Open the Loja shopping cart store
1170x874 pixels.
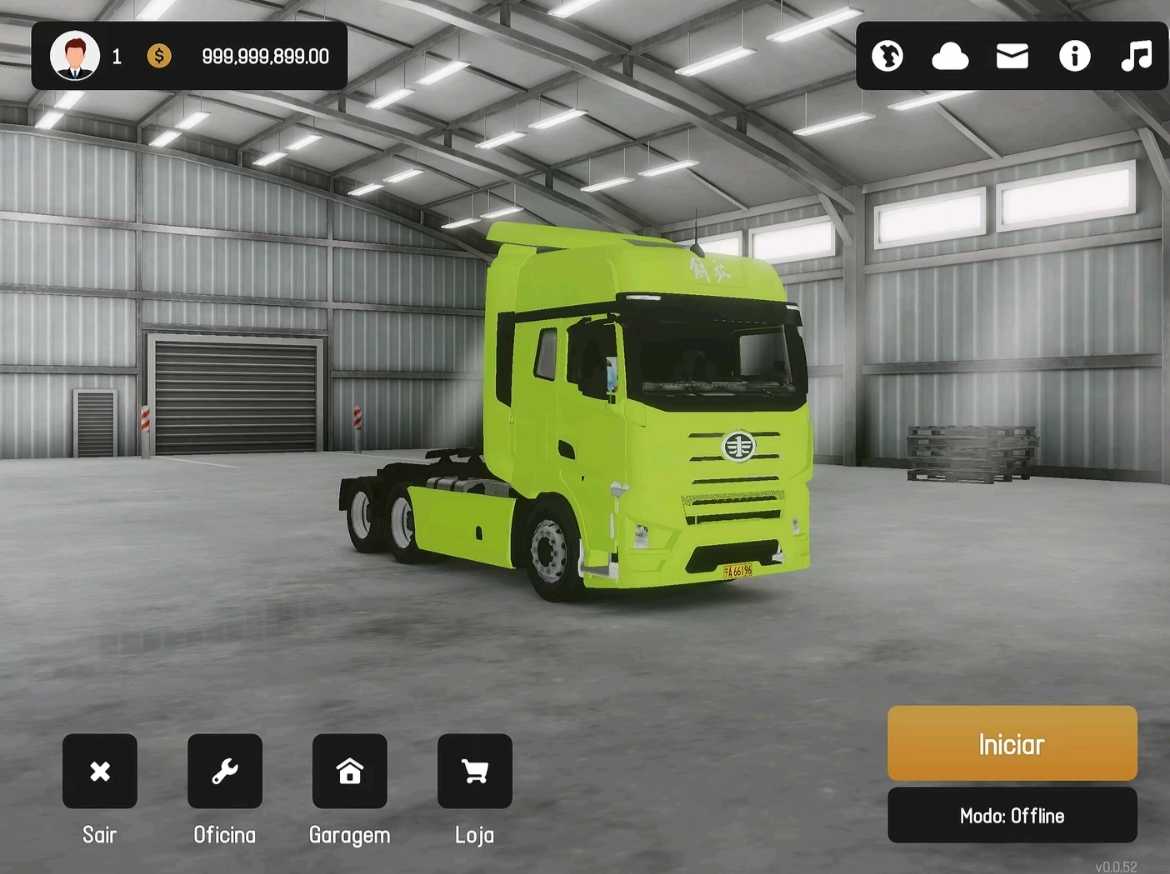point(475,771)
